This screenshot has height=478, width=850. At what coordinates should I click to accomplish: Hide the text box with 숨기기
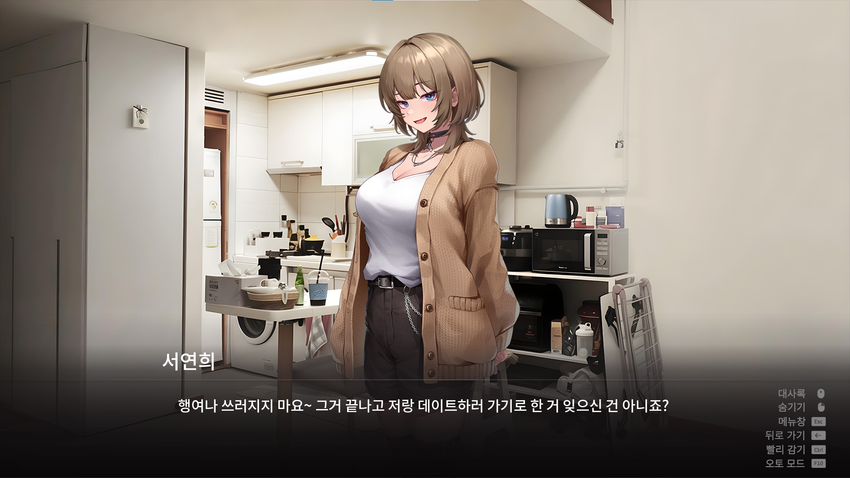pyautogui.click(x=792, y=408)
